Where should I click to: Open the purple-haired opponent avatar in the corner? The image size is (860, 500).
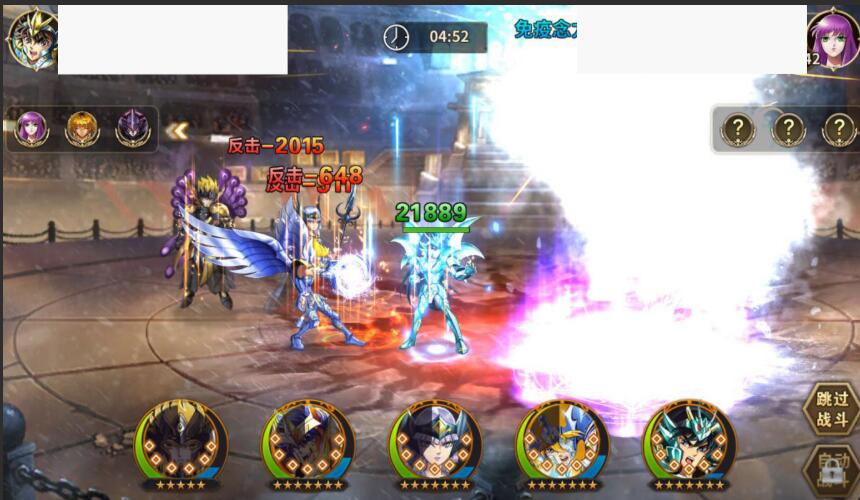tap(833, 40)
